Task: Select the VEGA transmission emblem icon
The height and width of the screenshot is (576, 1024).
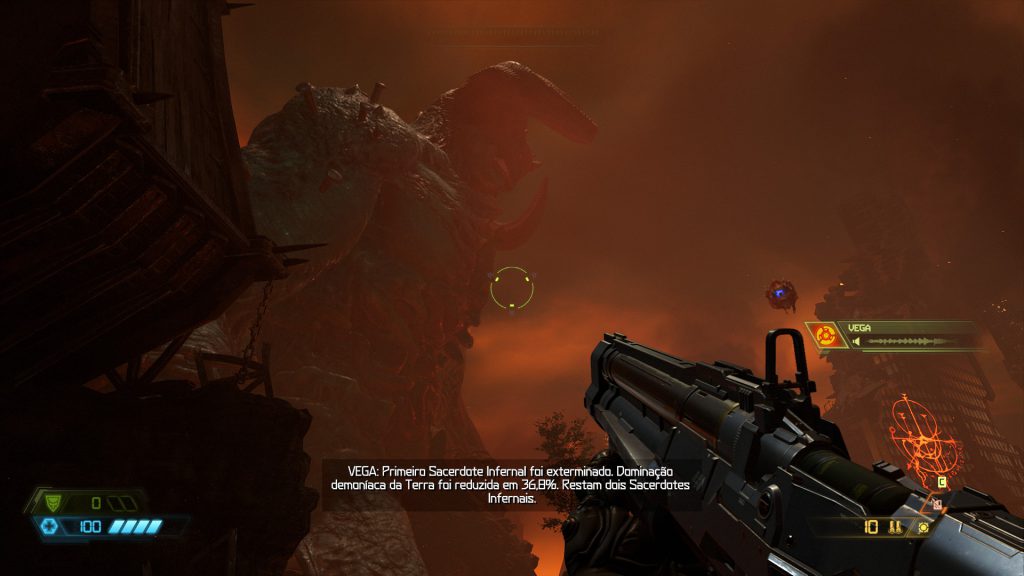Action: [827, 336]
